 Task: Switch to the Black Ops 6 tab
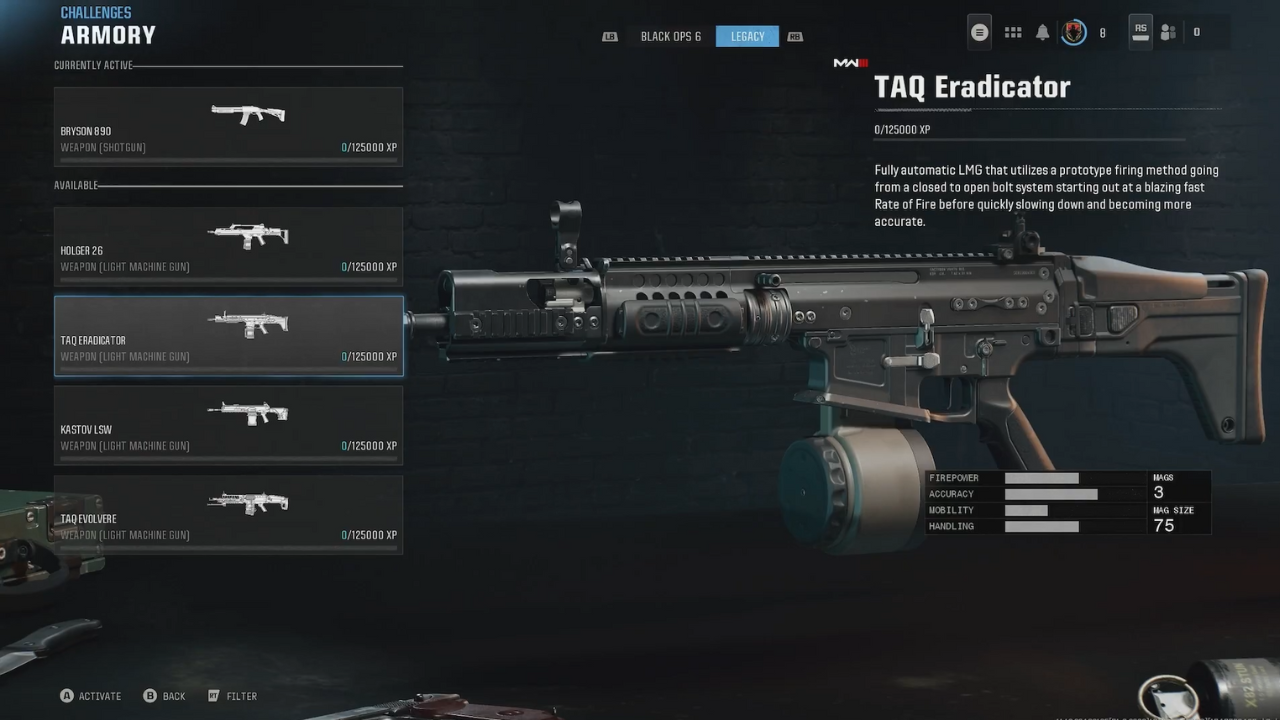[670, 37]
